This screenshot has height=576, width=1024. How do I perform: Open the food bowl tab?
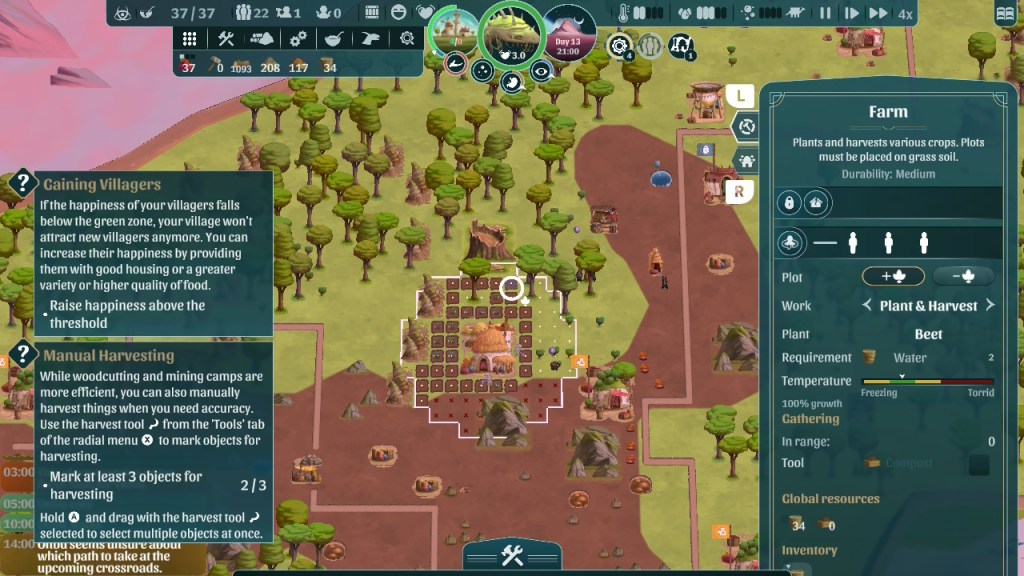point(334,38)
